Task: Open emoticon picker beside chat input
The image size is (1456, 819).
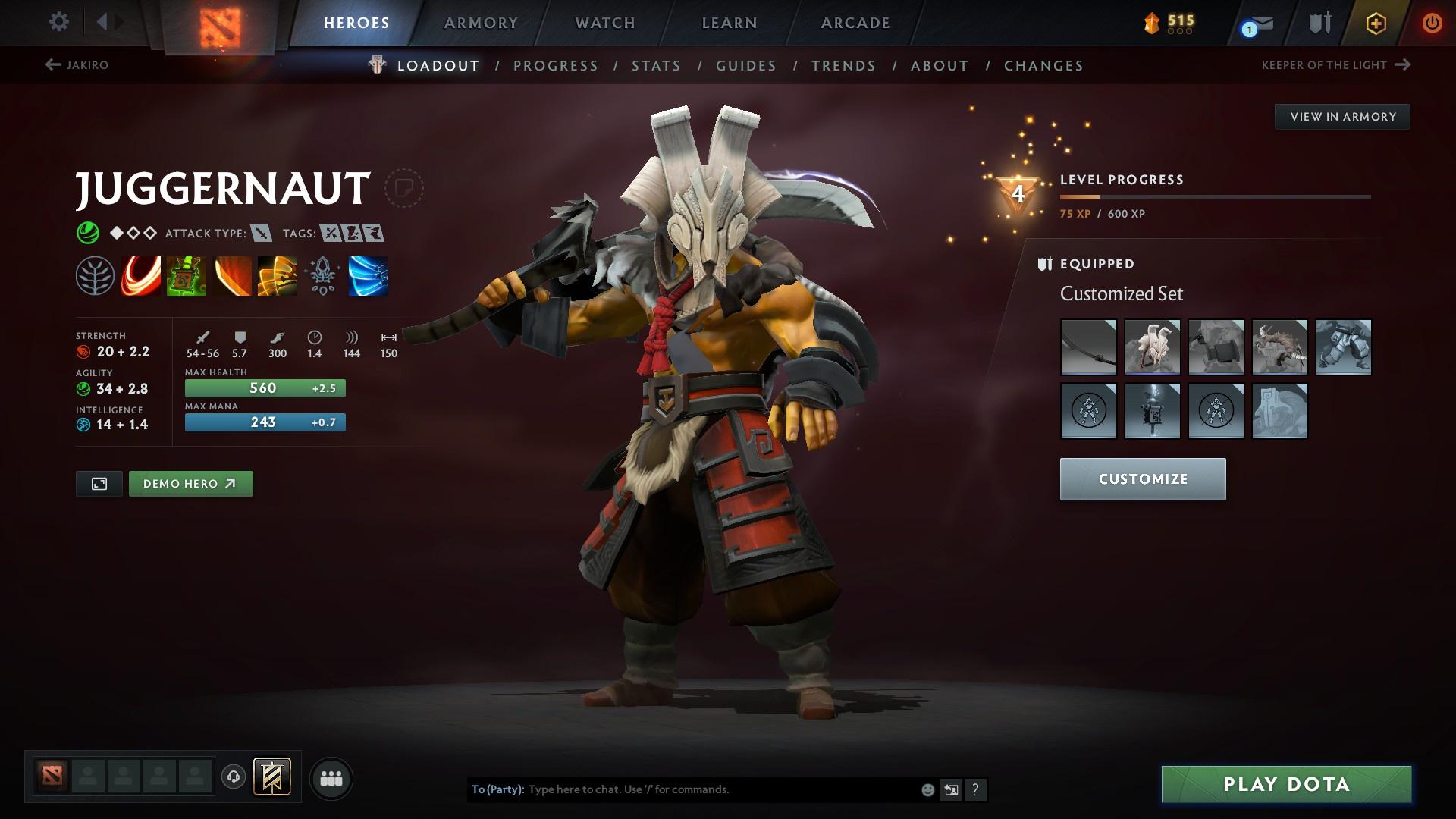Action: (x=927, y=789)
